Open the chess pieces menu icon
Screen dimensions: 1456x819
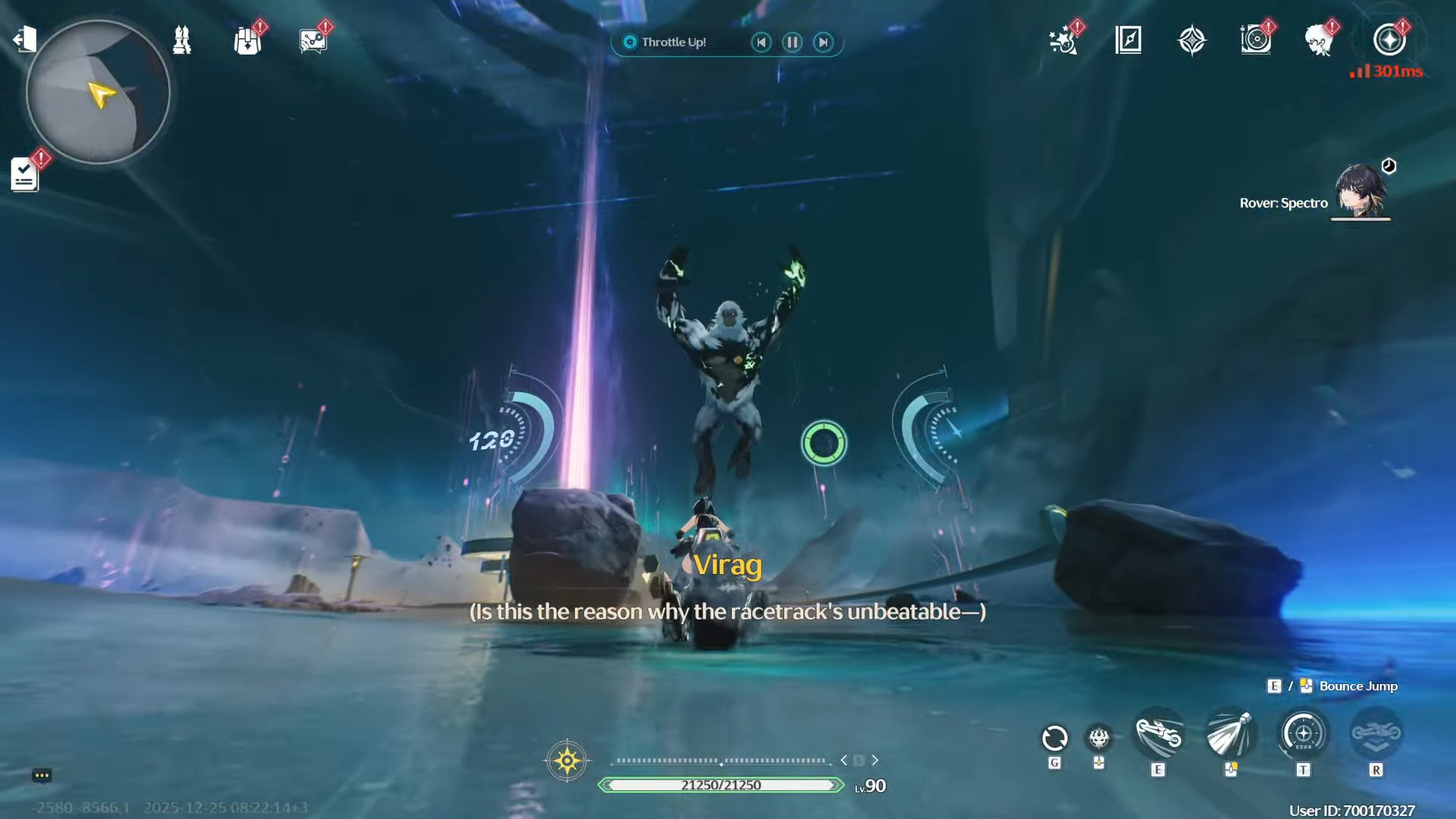182,40
